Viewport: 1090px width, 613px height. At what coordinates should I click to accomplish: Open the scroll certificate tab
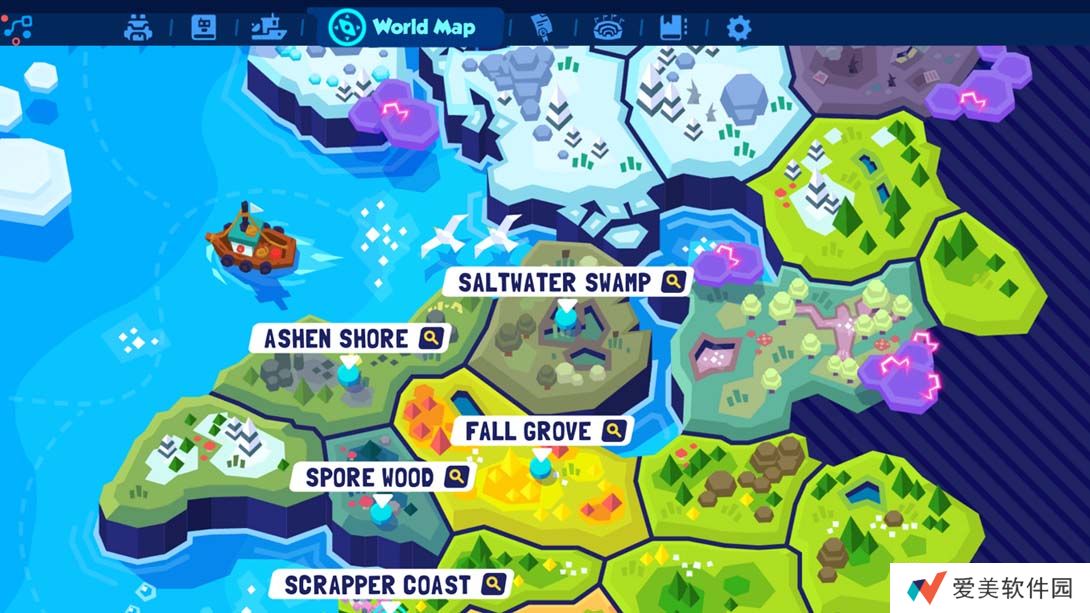coord(542,27)
